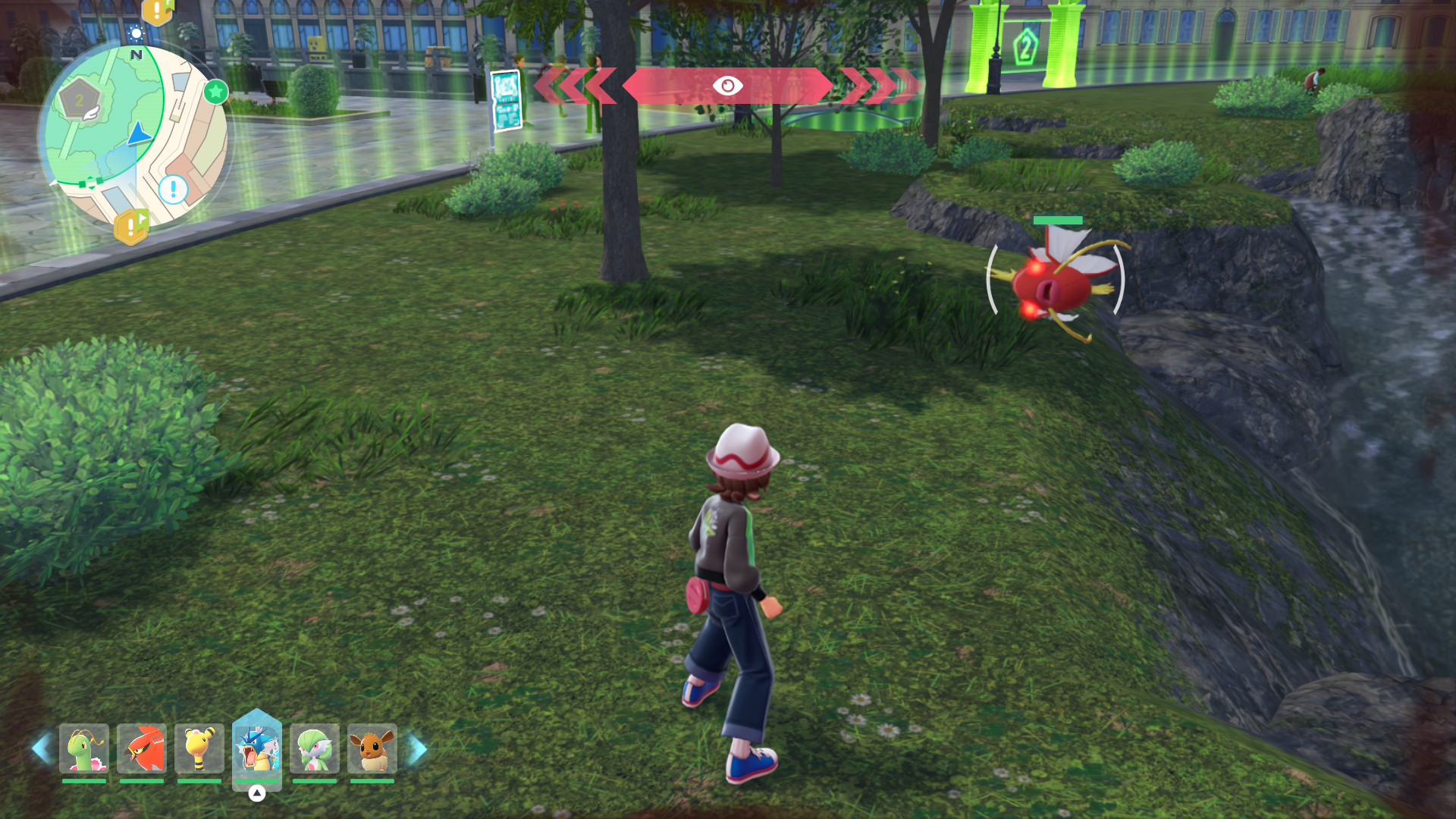This screenshot has width=1456, height=819.
Task: Choose Eevee from the party bar
Action: point(372,748)
